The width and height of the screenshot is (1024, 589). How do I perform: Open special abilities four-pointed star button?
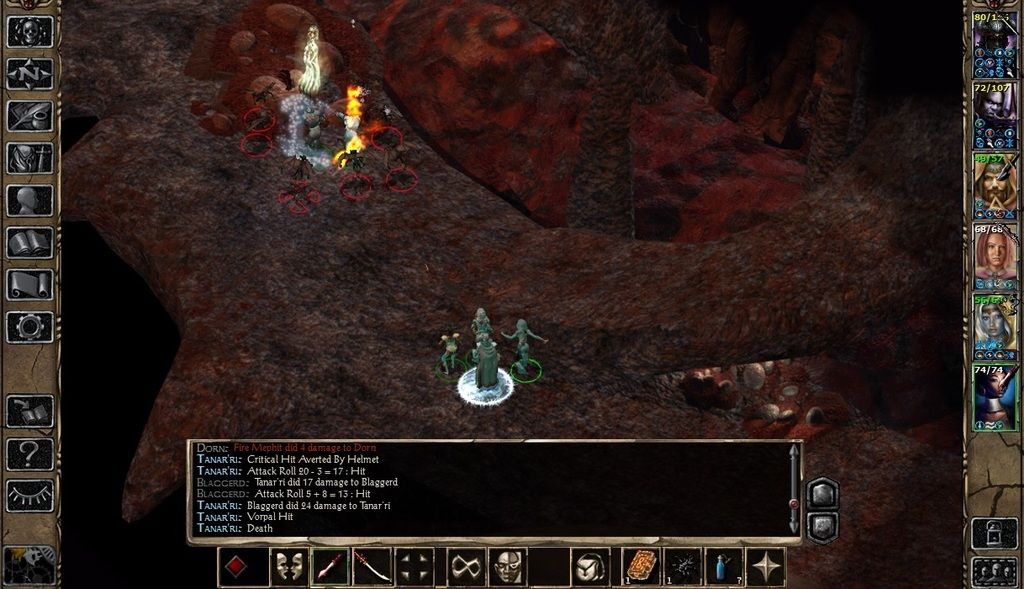coord(766,567)
